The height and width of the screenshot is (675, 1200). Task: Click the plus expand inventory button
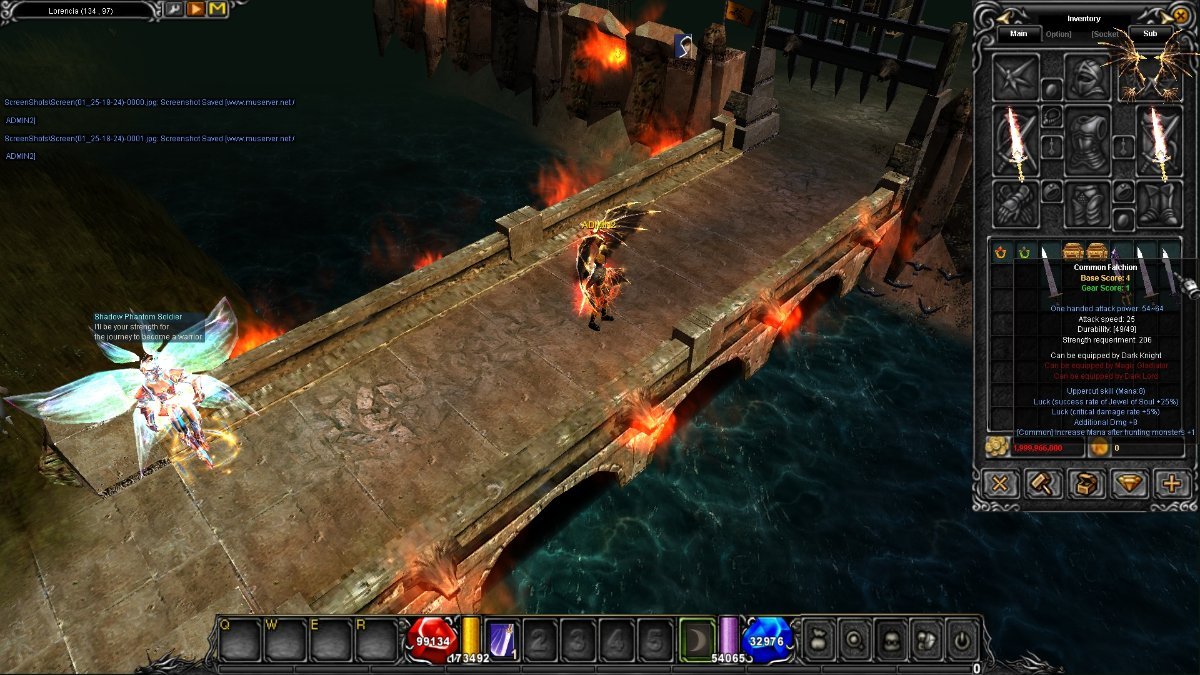click(1172, 484)
